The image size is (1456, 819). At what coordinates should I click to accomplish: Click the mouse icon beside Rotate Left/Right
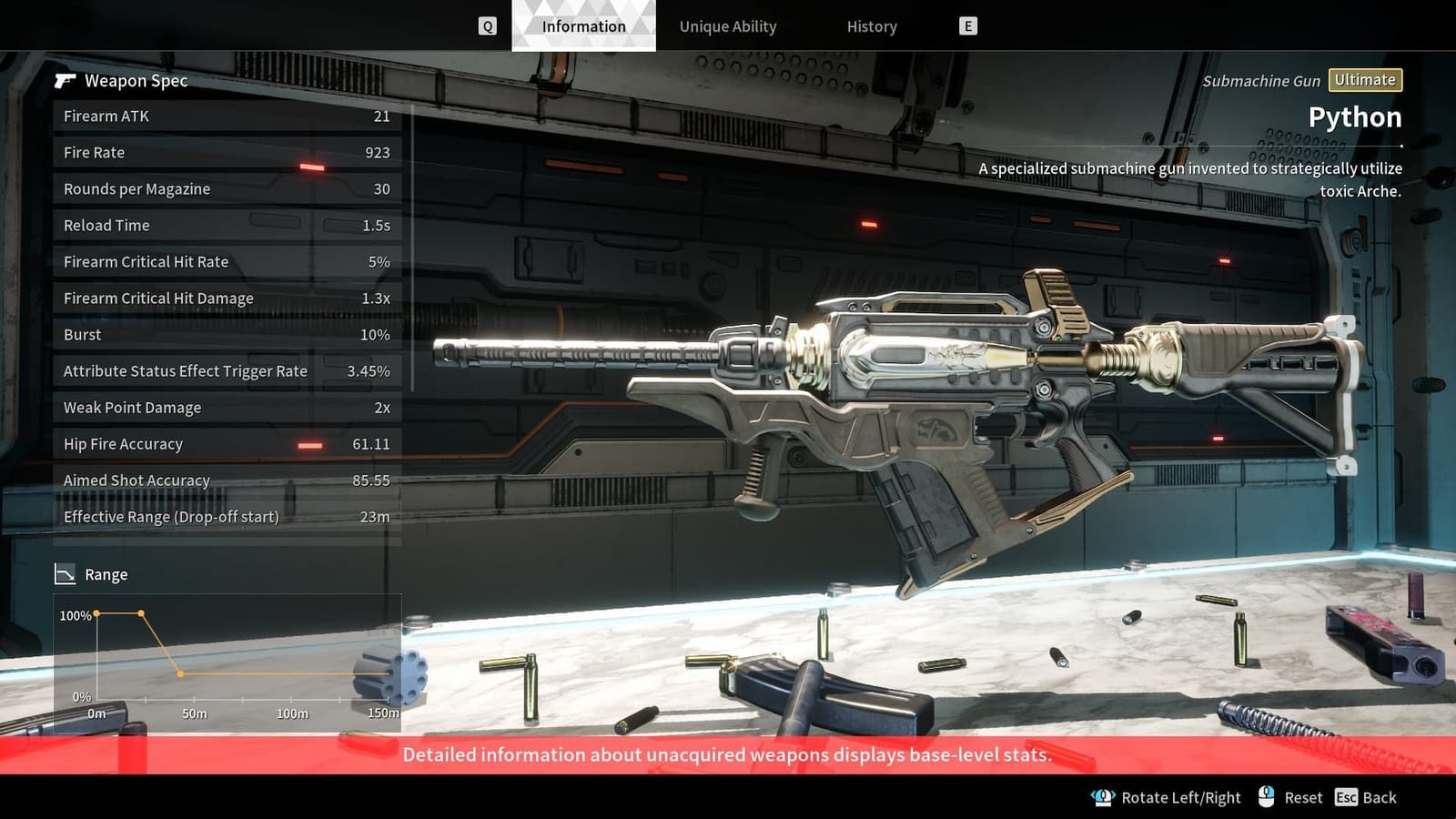coord(1102,796)
